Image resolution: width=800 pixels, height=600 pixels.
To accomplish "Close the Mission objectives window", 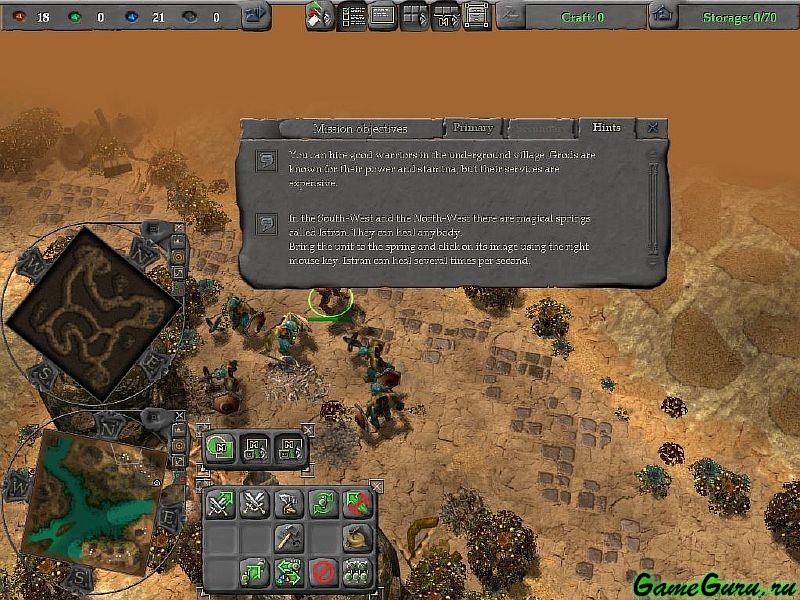I will (652, 128).
